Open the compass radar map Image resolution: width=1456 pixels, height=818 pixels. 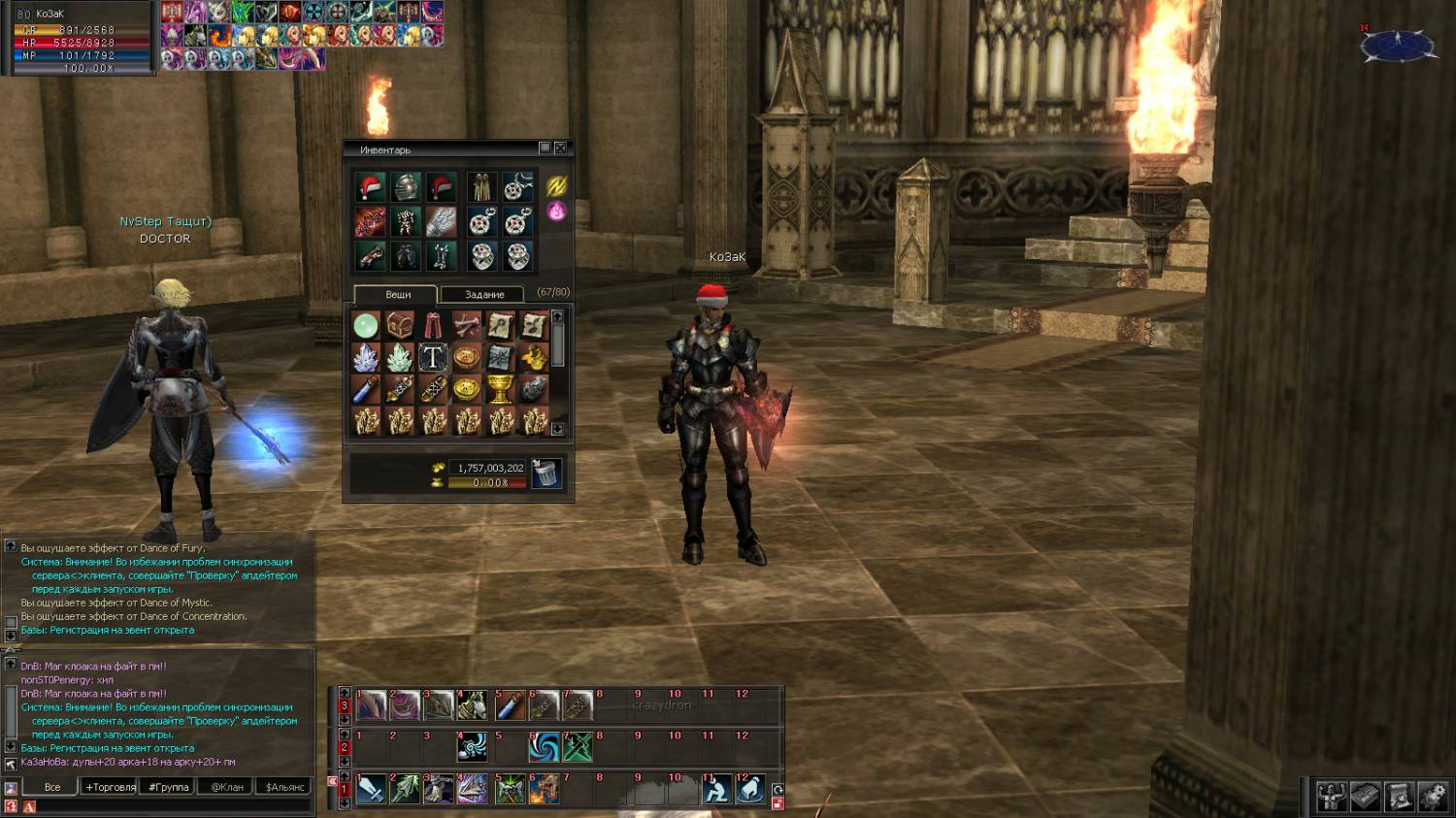click(1397, 45)
